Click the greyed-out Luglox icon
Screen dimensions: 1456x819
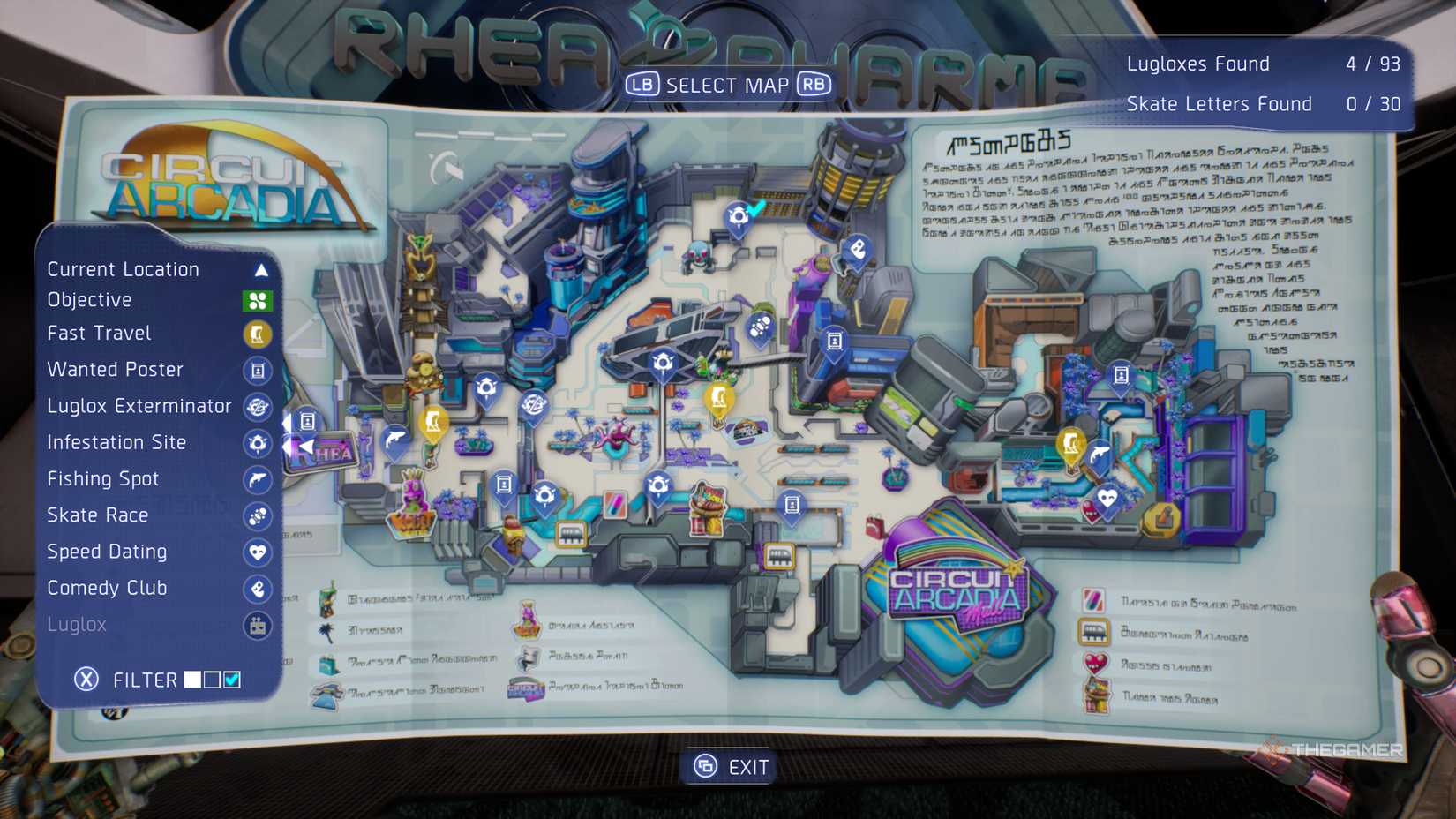258,625
